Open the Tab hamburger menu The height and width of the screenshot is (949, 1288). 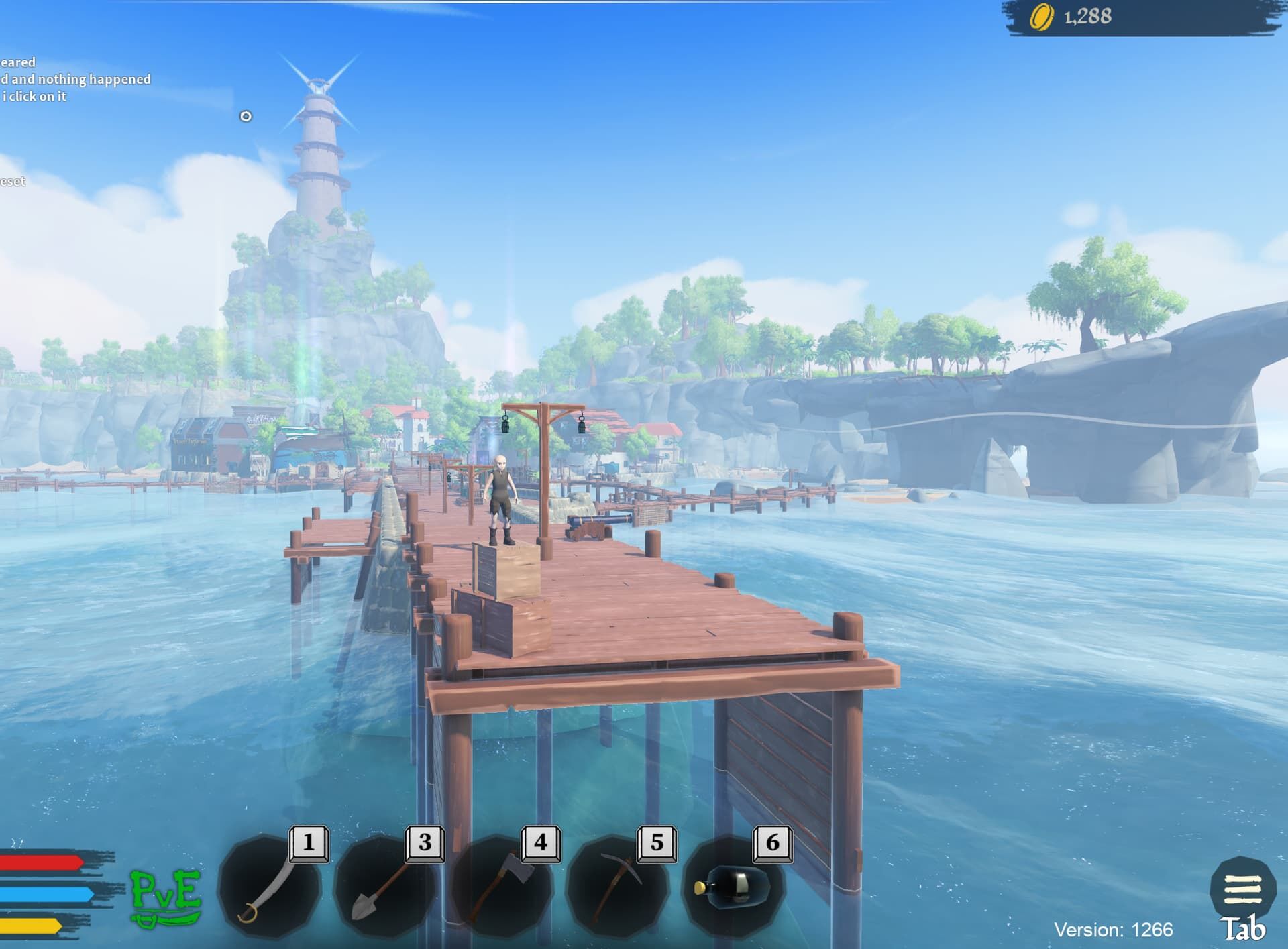(x=1242, y=889)
